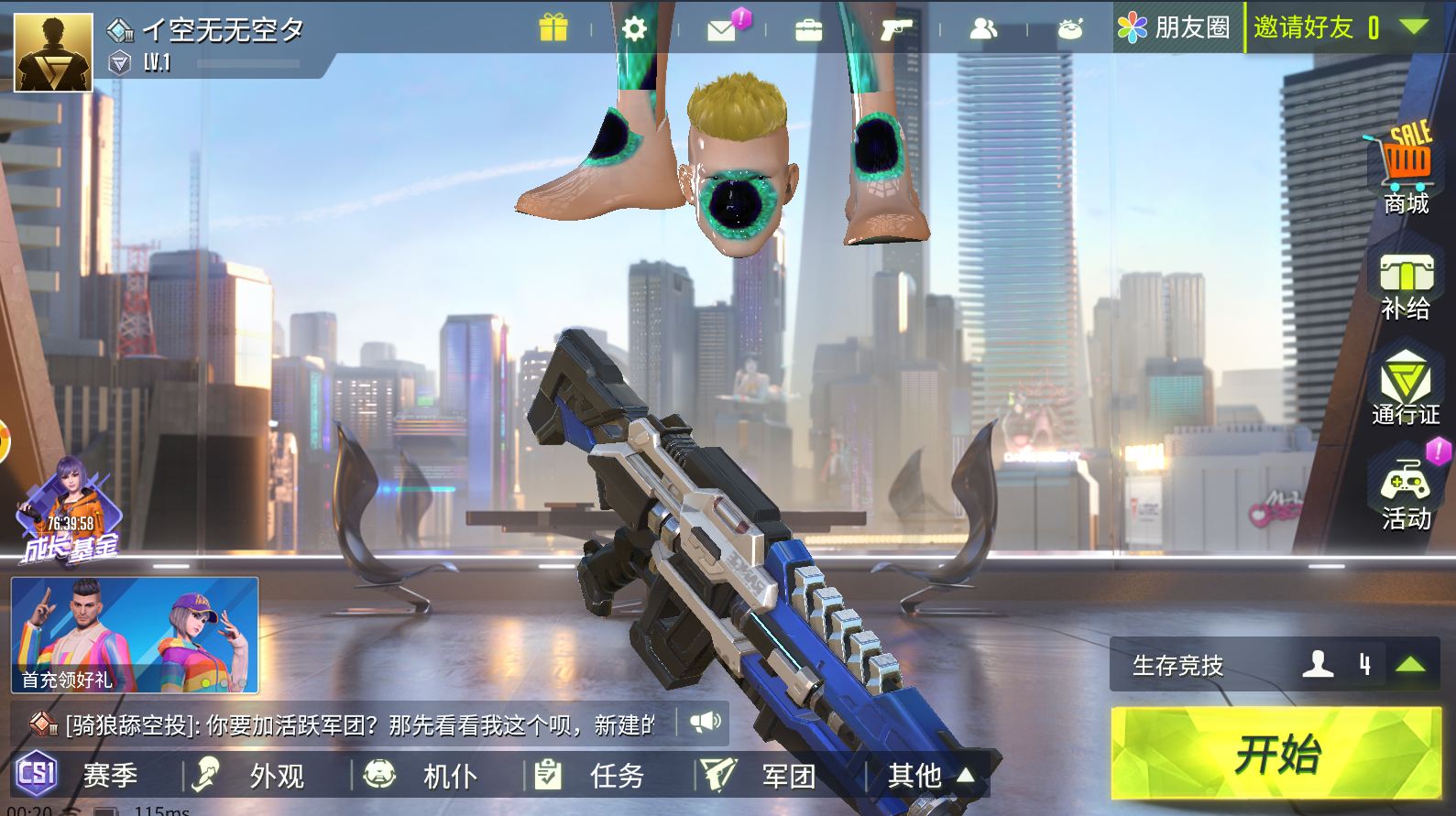1456x816 pixels.
Task: View the 首充领好礼 first recharge banner
Action: click(135, 635)
